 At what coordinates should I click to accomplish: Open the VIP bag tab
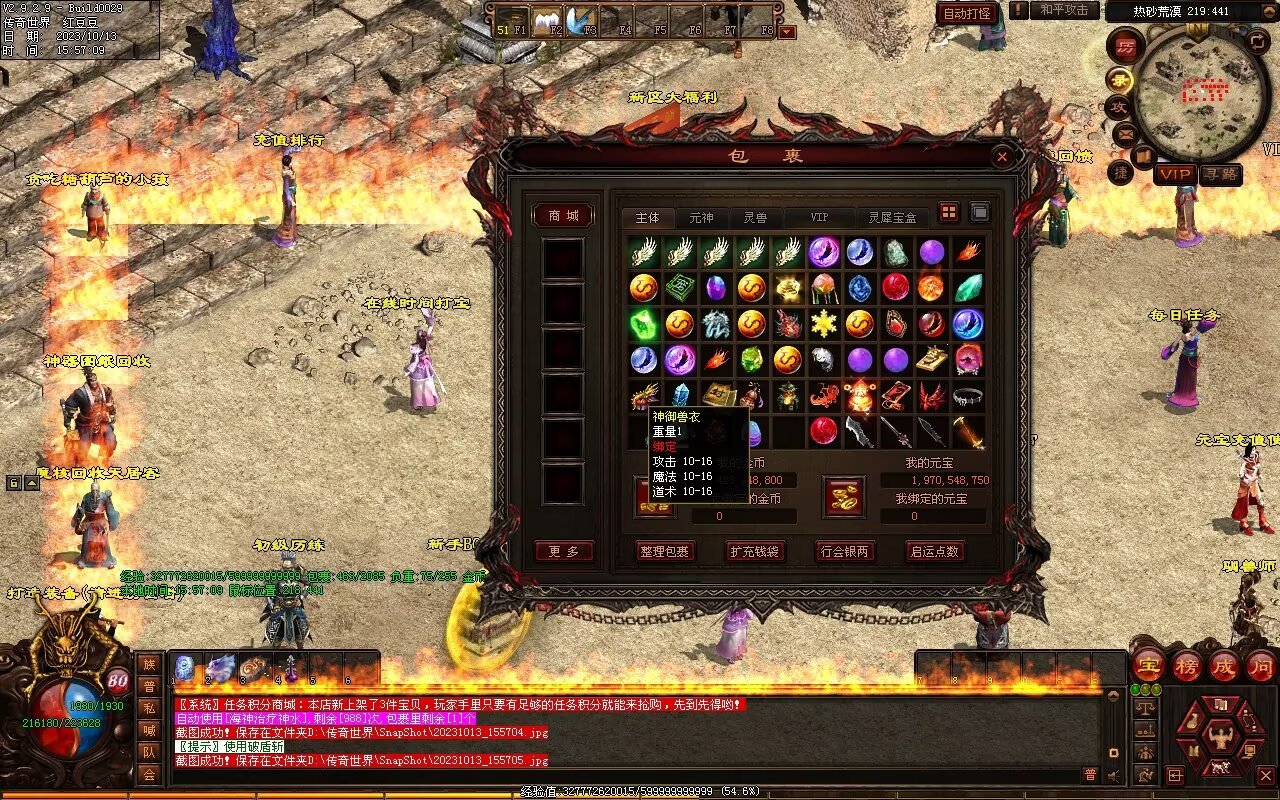pos(819,218)
